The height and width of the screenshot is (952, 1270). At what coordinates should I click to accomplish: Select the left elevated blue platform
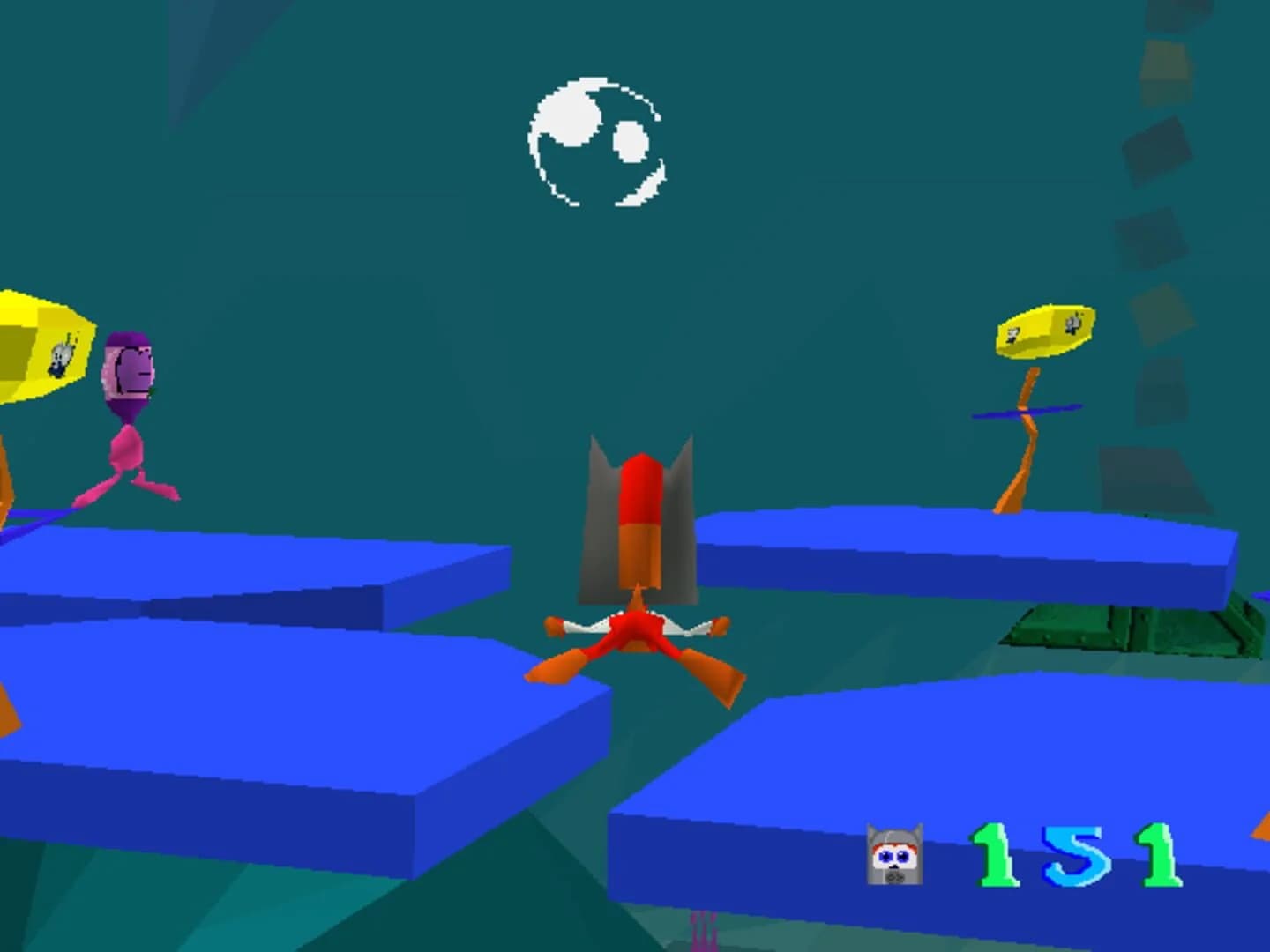(x=220, y=555)
